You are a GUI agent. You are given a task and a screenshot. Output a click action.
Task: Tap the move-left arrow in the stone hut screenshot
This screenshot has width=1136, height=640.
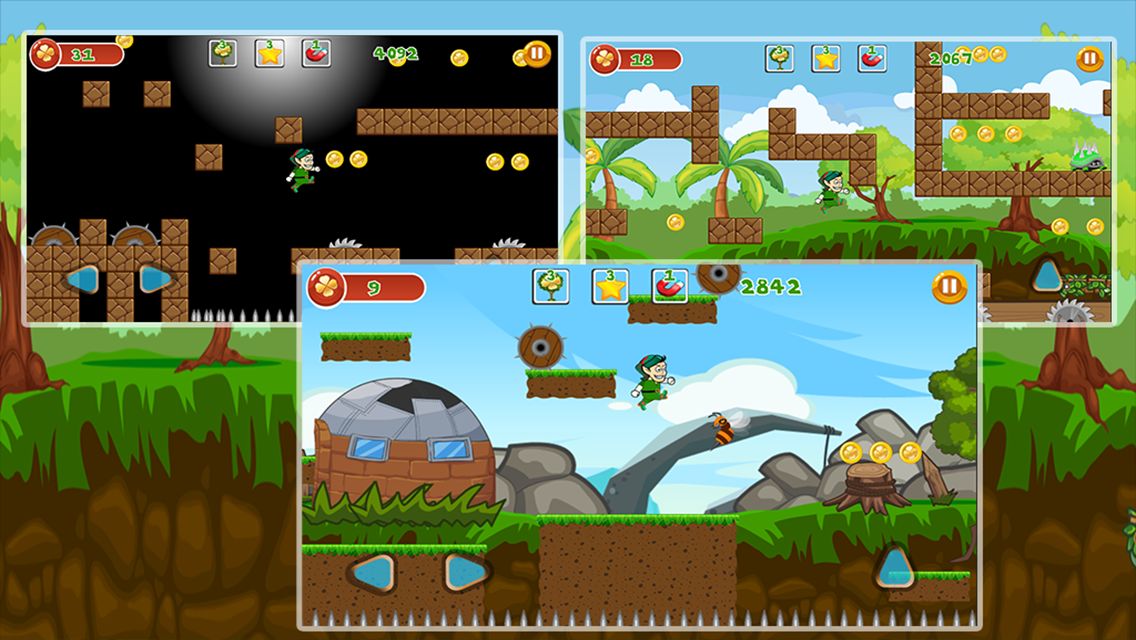(x=372, y=572)
